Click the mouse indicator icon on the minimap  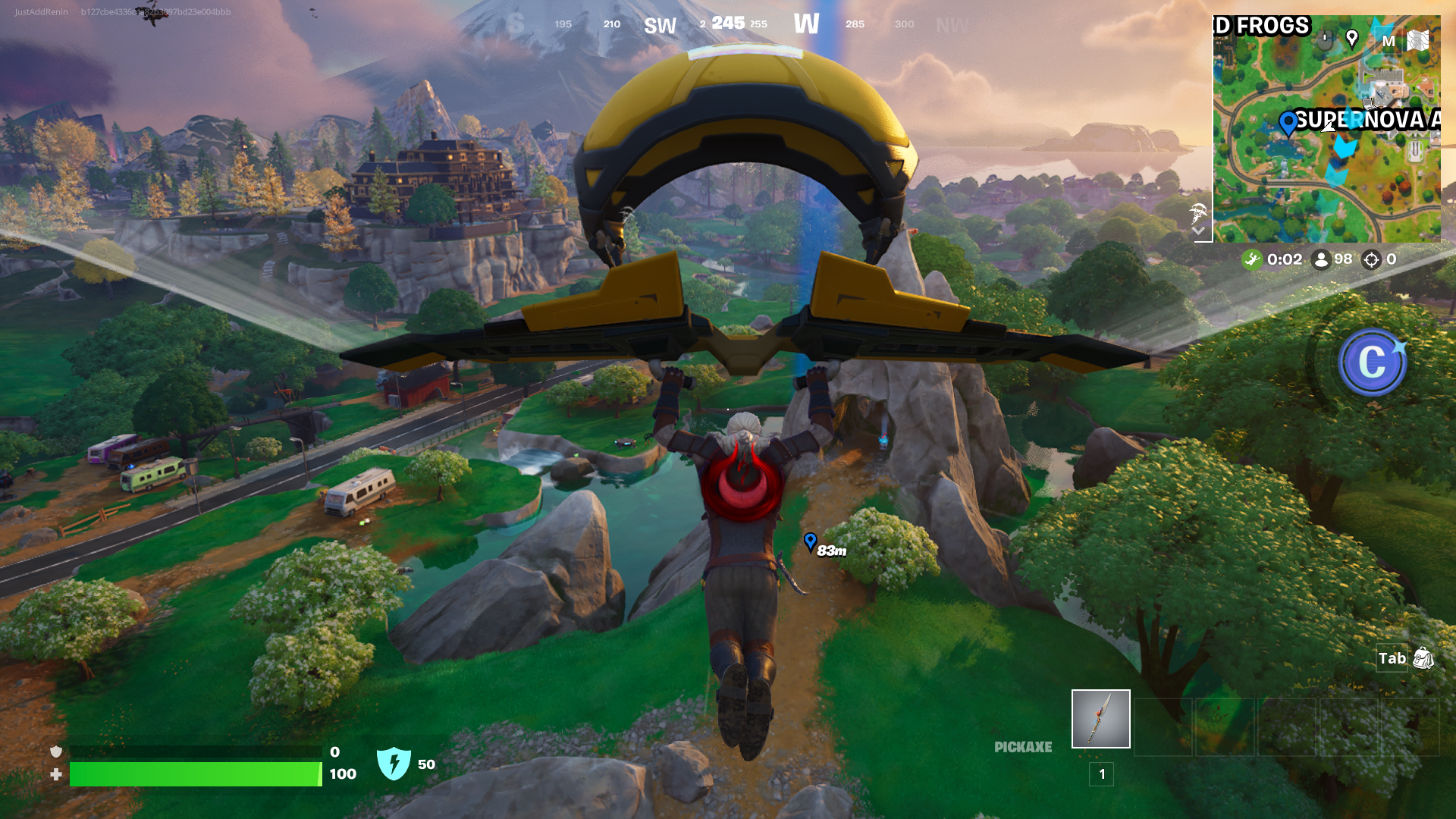[x=1325, y=41]
